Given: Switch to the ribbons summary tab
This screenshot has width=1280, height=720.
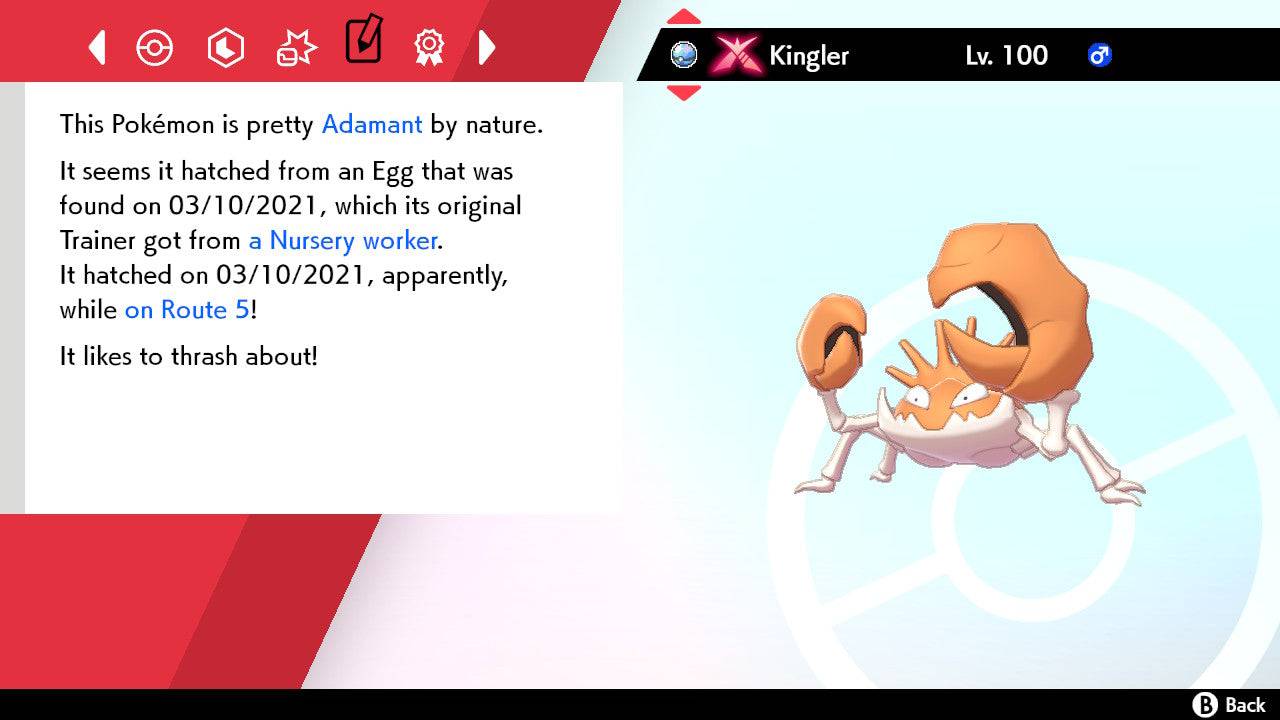Looking at the screenshot, I should (x=430, y=46).
